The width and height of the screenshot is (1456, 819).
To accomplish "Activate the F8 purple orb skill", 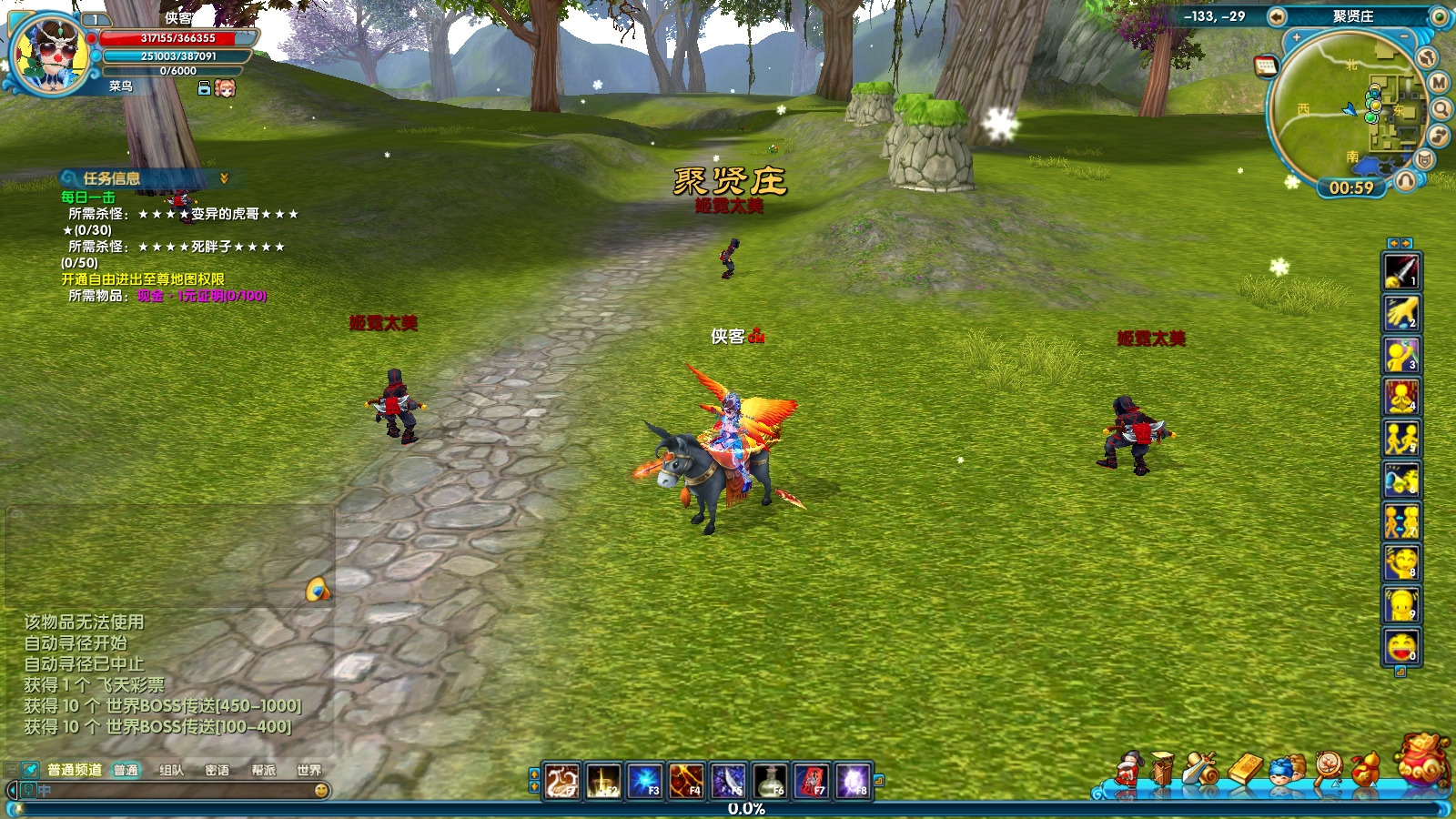I will coord(854,781).
